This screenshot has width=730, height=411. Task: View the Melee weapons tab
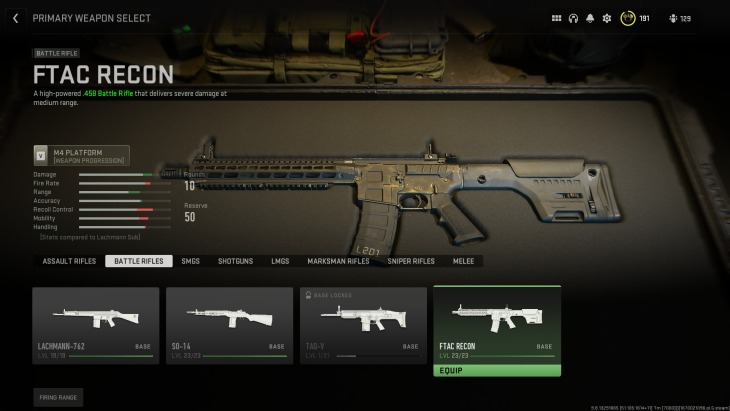[x=464, y=261]
